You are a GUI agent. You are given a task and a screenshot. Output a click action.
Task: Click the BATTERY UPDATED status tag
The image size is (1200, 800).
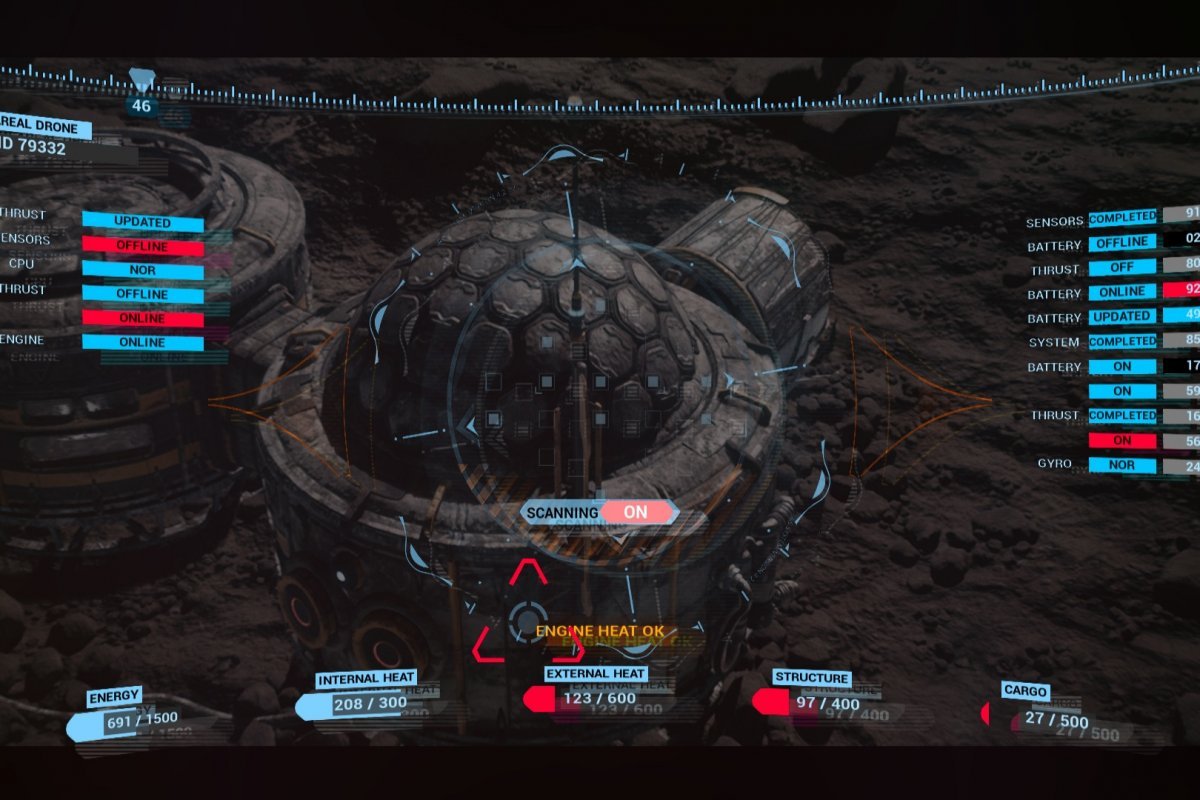click(1122, 316)
